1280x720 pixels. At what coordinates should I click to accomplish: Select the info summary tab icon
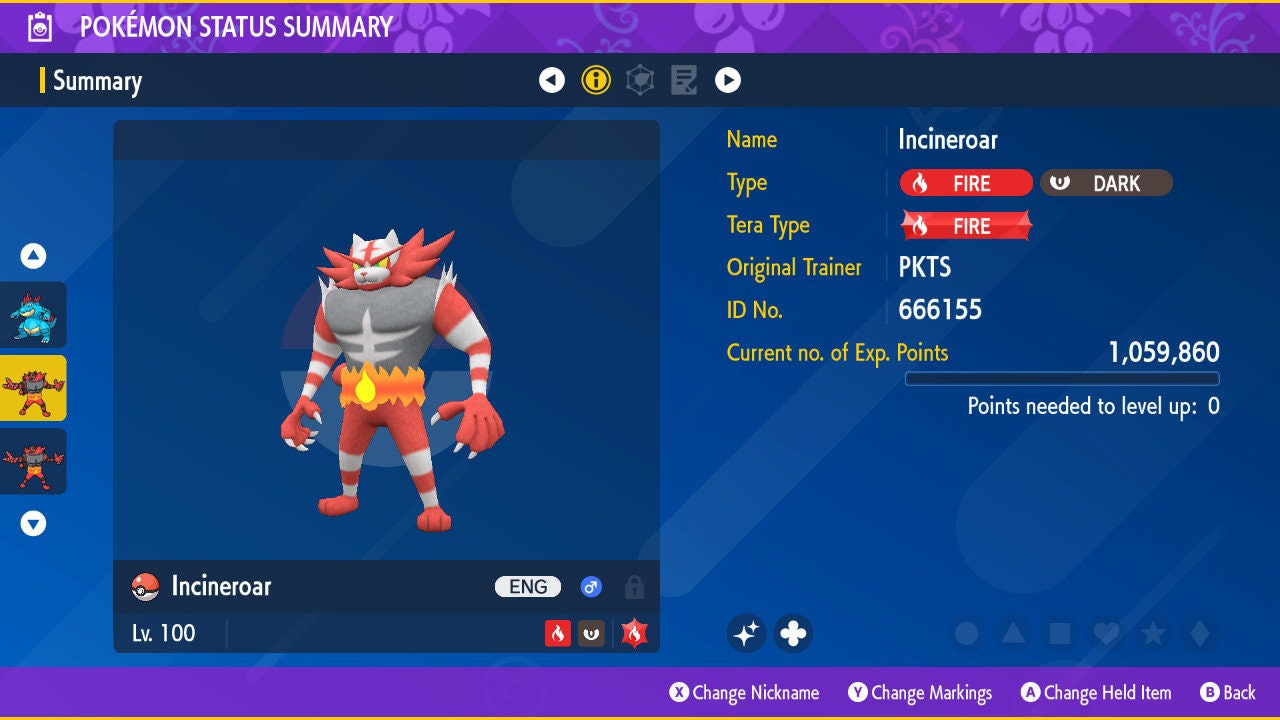[596, 80]
